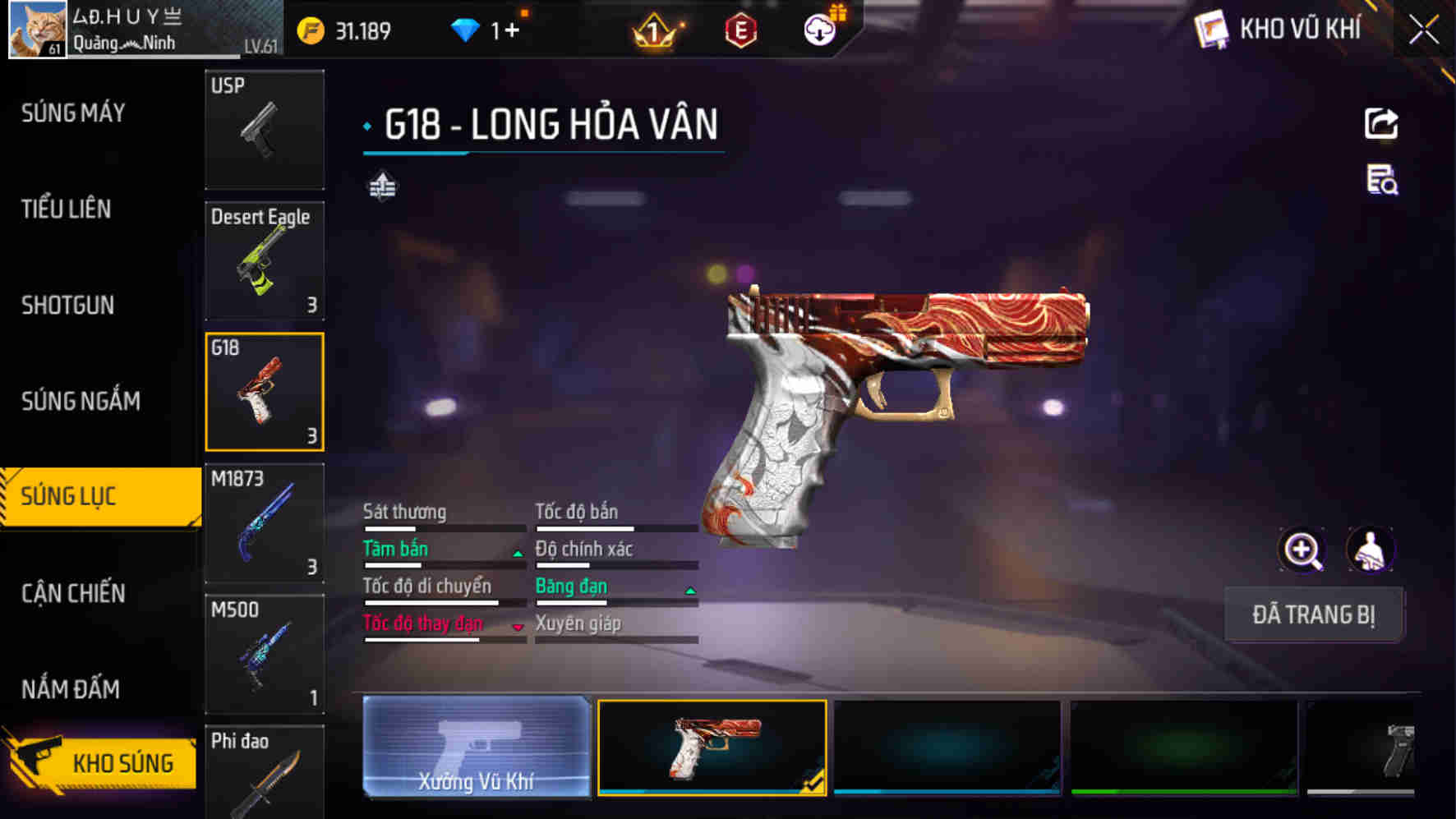
Task: Click the character preview icon beside the magnifier
Action: click(1371, 551)
